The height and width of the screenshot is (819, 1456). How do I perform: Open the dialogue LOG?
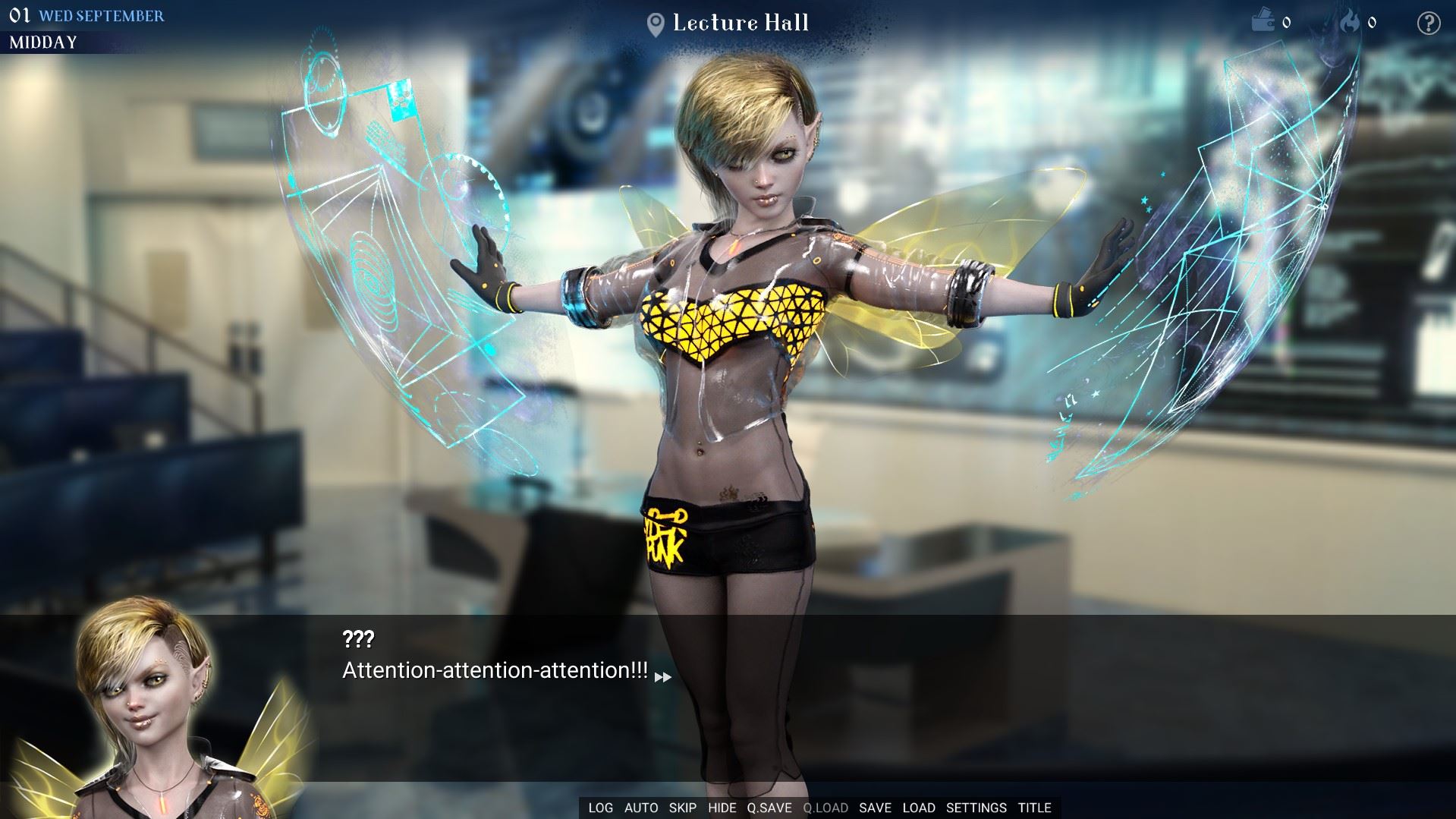600,808
